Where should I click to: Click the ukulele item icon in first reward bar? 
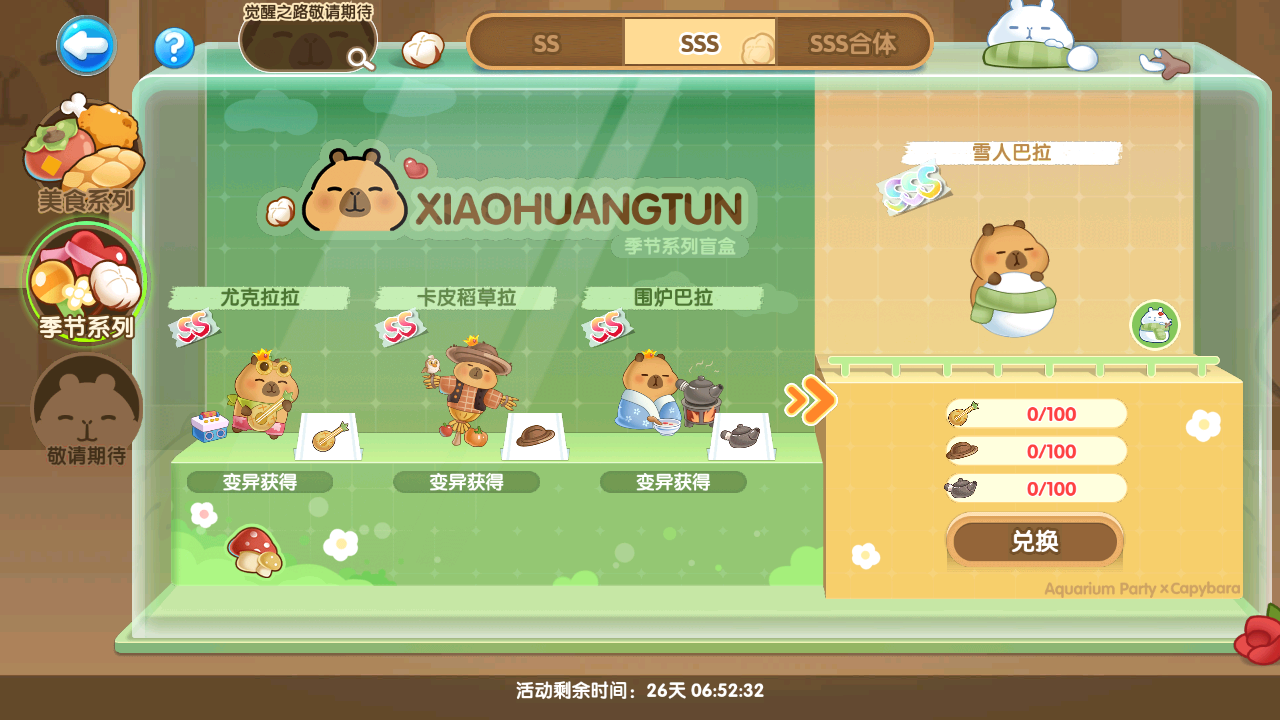click(960, 413)
